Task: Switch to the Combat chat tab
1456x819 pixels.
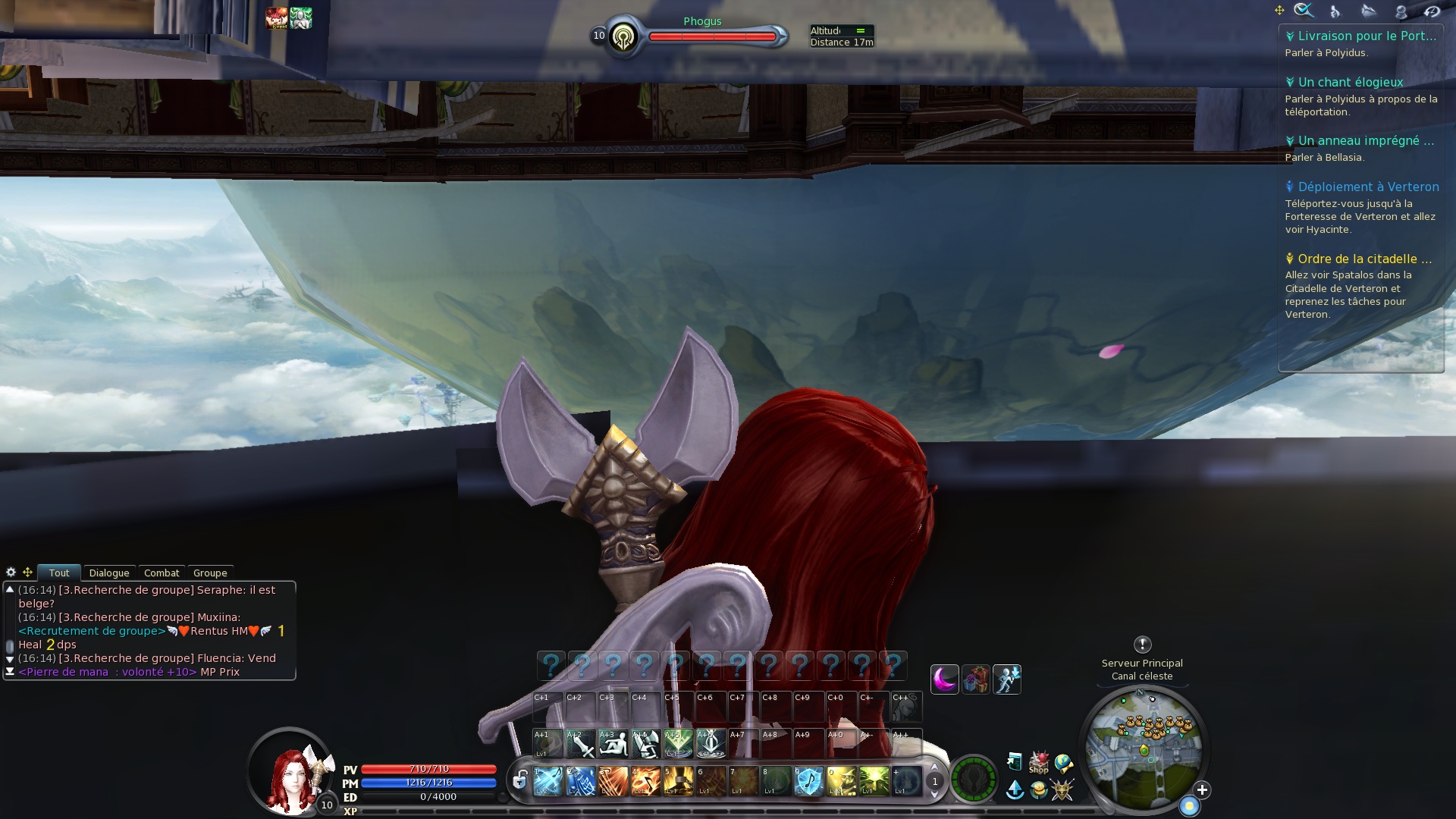Action: pos(161,573)
